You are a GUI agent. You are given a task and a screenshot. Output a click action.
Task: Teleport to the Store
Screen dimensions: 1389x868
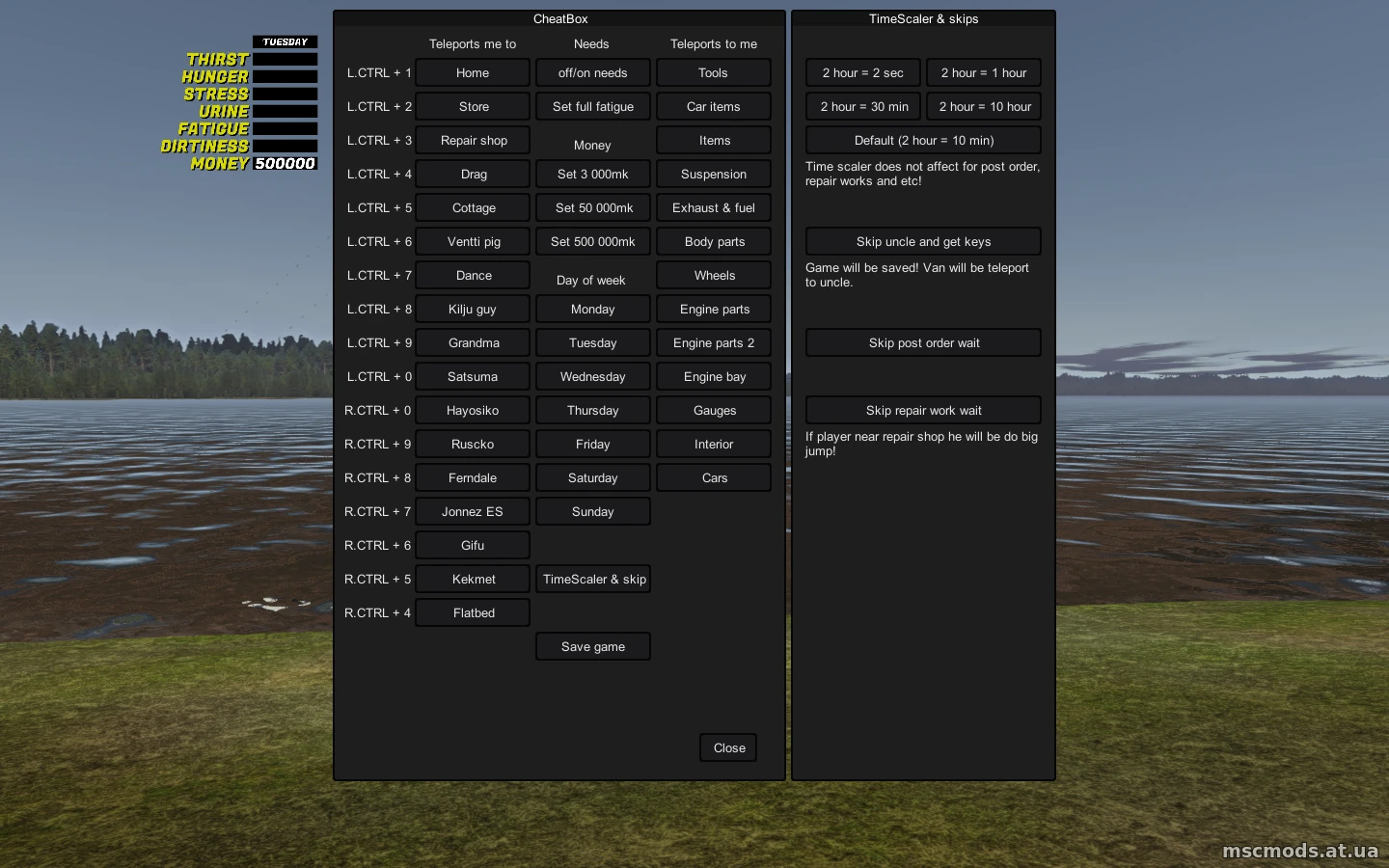coord(473,106)
